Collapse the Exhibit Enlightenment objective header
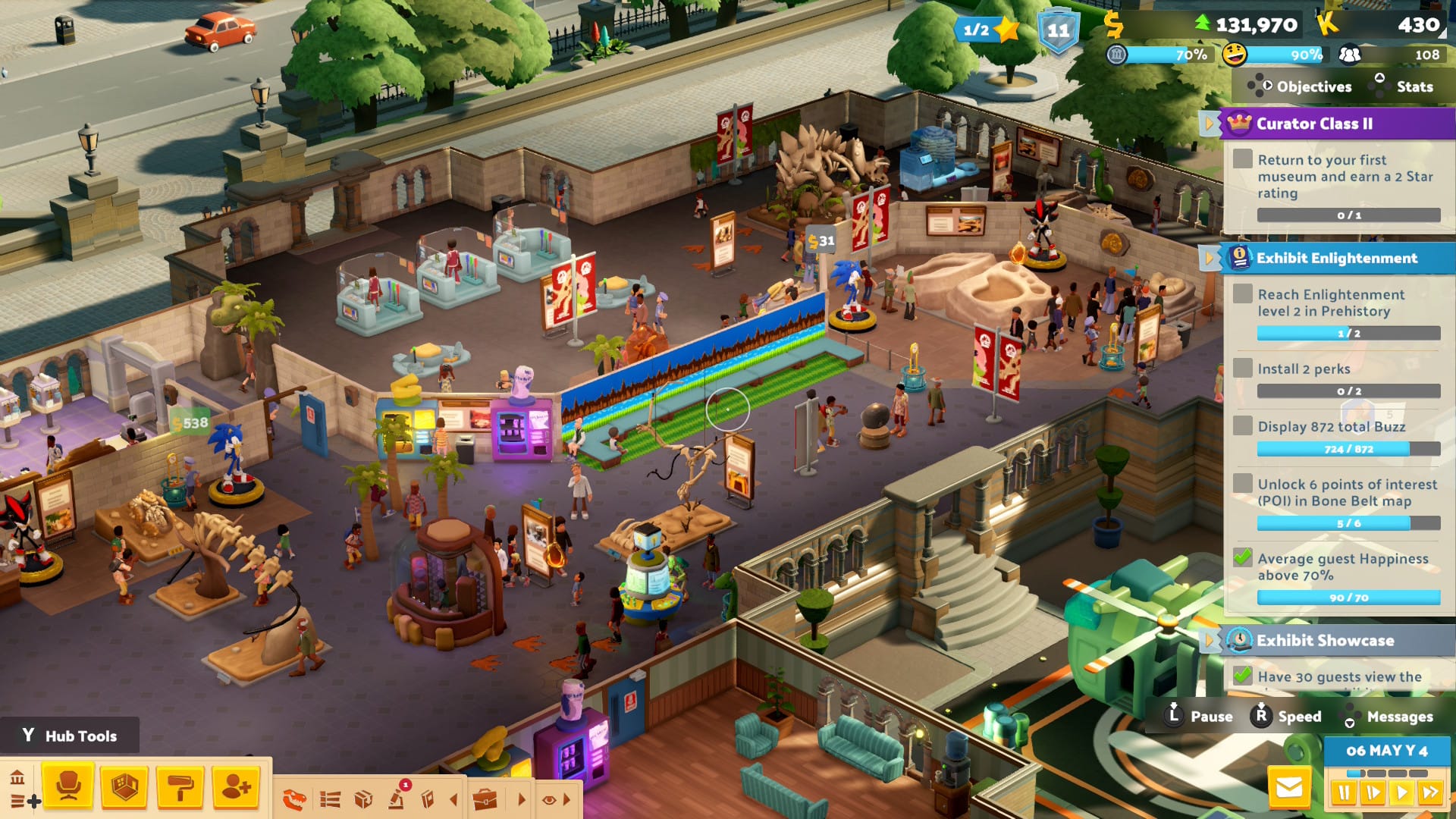The height and width of the screenshot is (819, 1456). click(x=1208, y=258)
